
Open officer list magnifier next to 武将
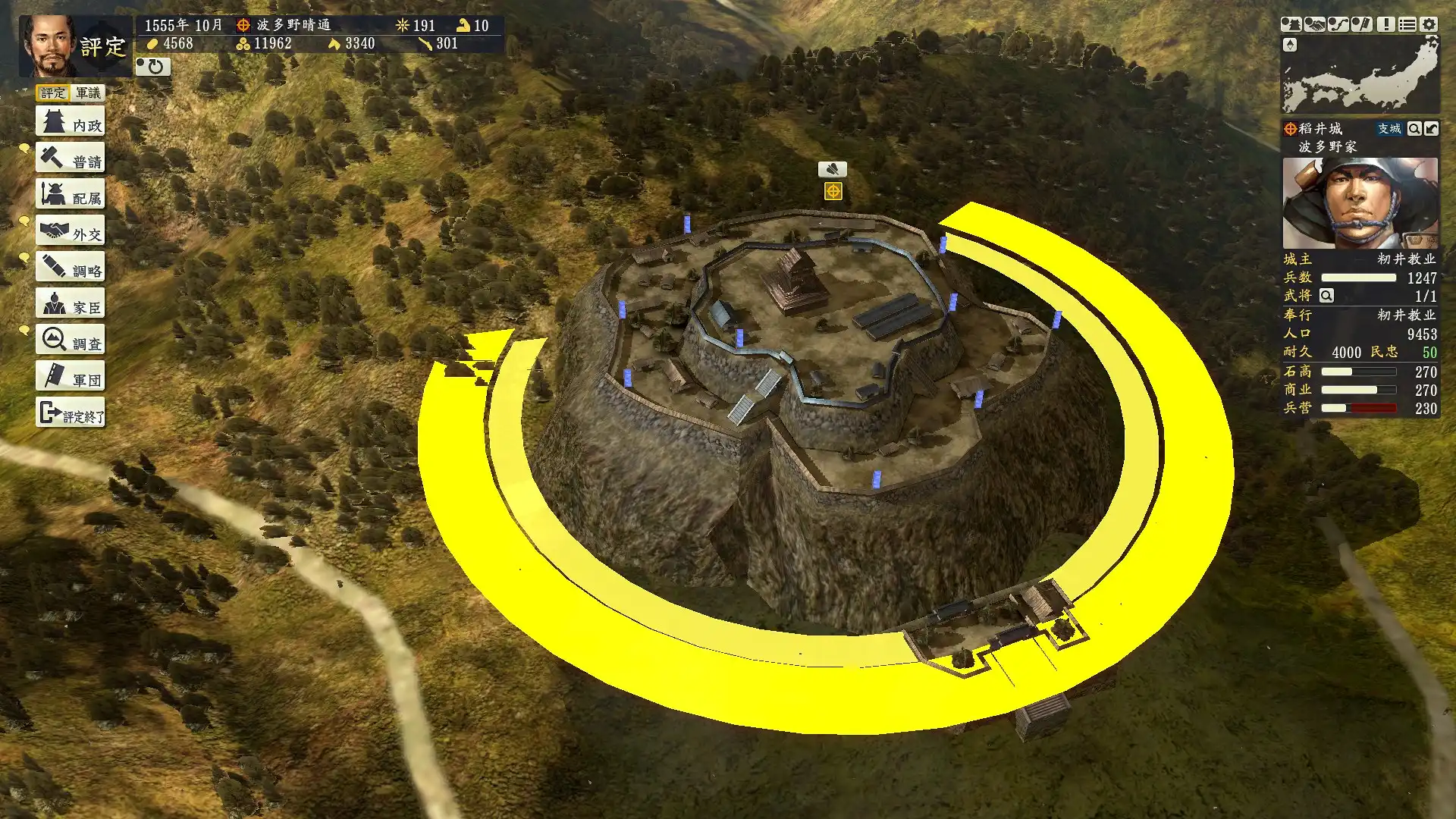[x=1326, y=296]
